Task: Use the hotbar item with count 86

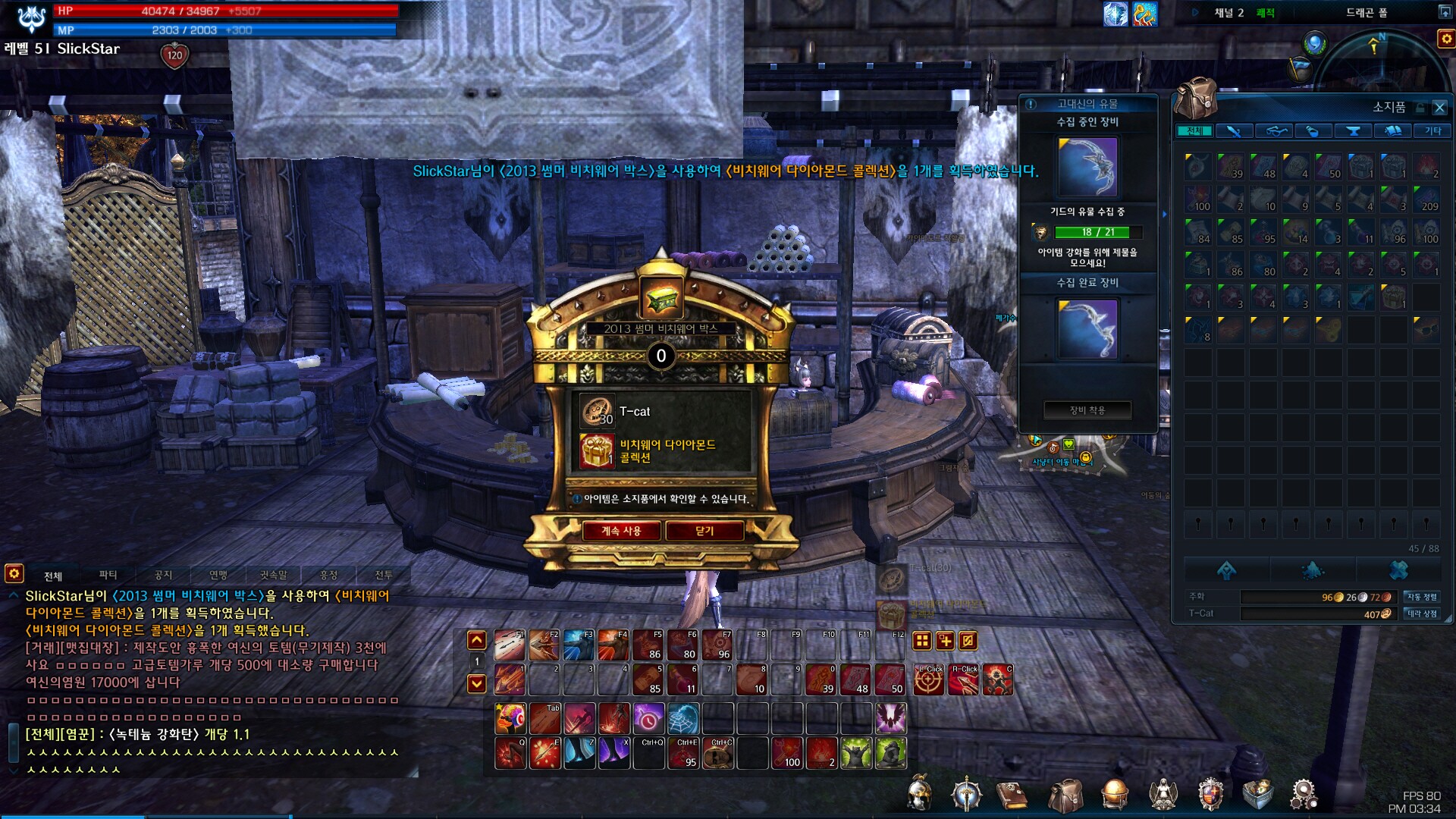Action: (x=648, y=645)
